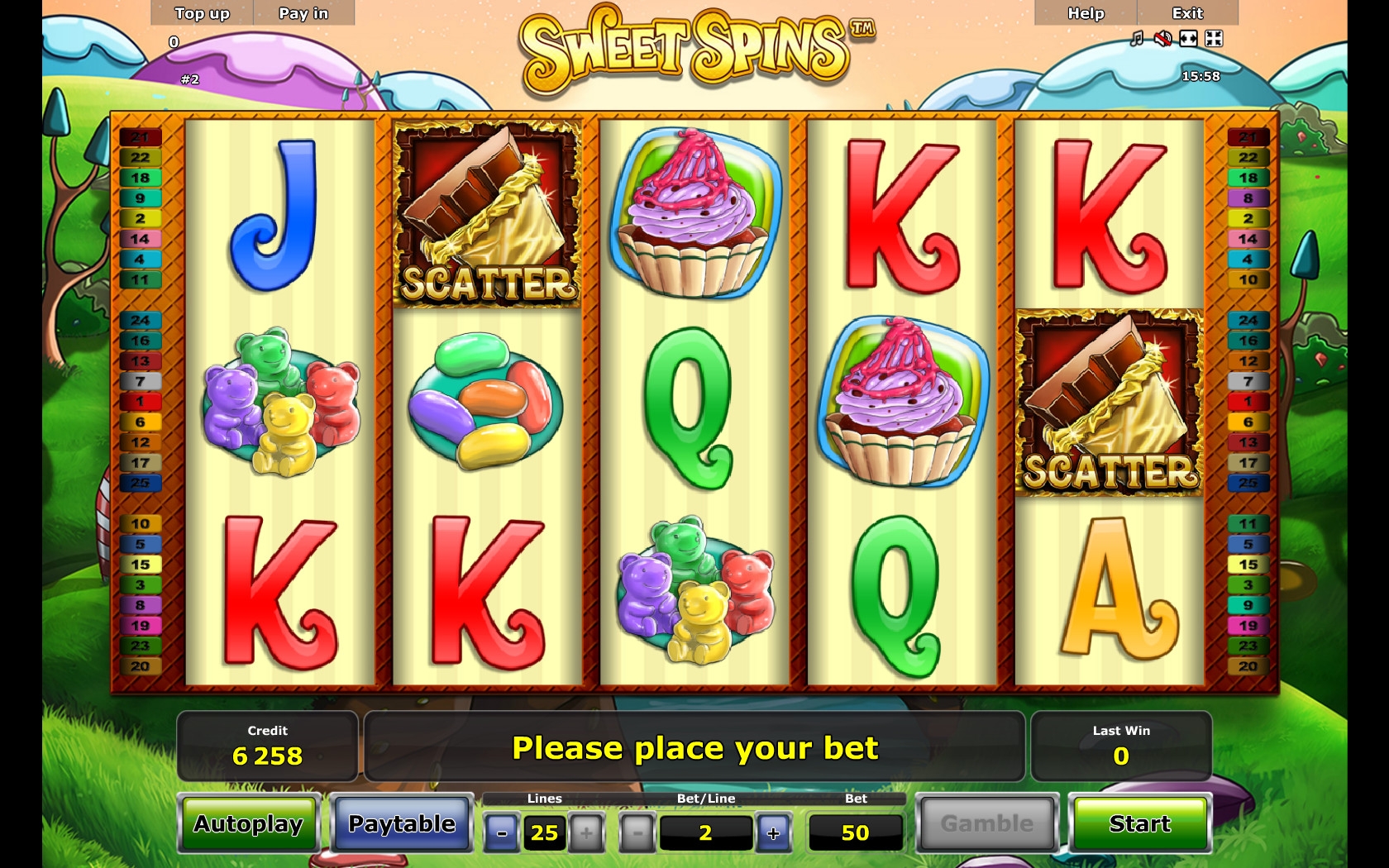Screen dimensions: 1389x868
Task: Show the Paytable
Action: [x=402, y=823]
